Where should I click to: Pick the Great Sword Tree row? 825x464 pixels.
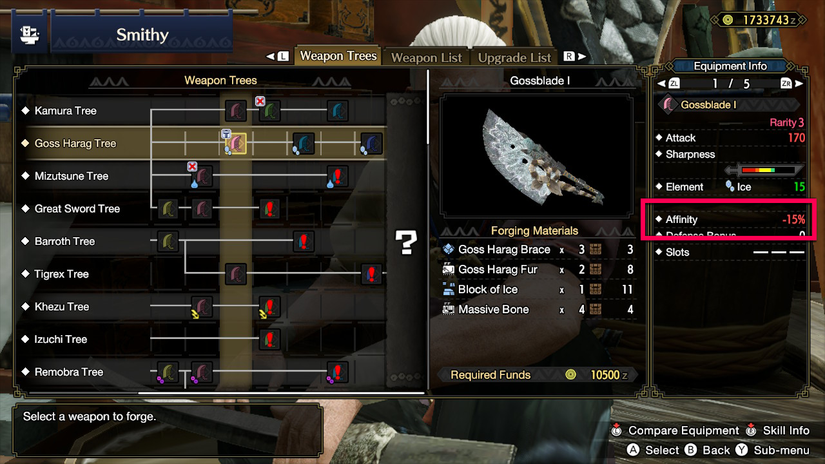click(77, 209)
